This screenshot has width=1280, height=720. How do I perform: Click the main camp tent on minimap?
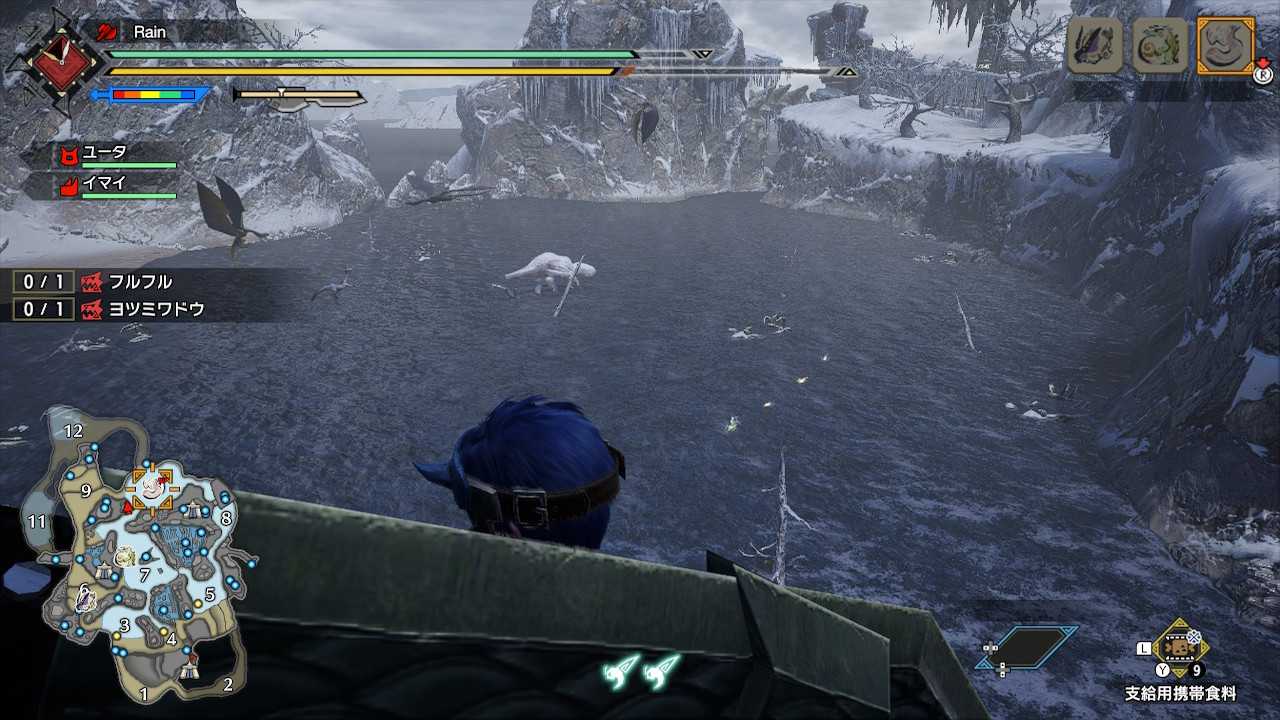click(x=190, y=672)
